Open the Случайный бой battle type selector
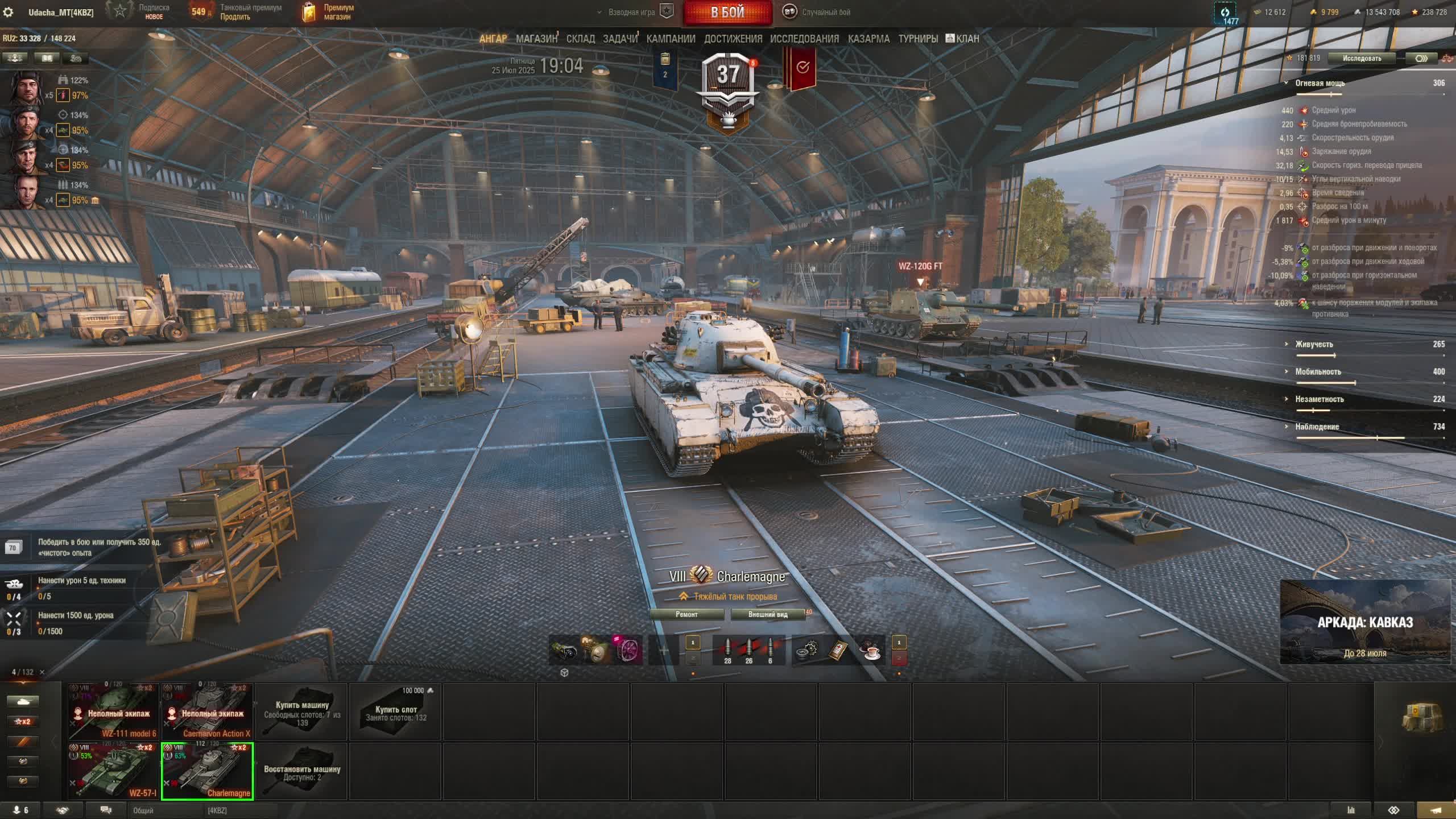Screen dimensions: 1456x819 pos(818,12)
